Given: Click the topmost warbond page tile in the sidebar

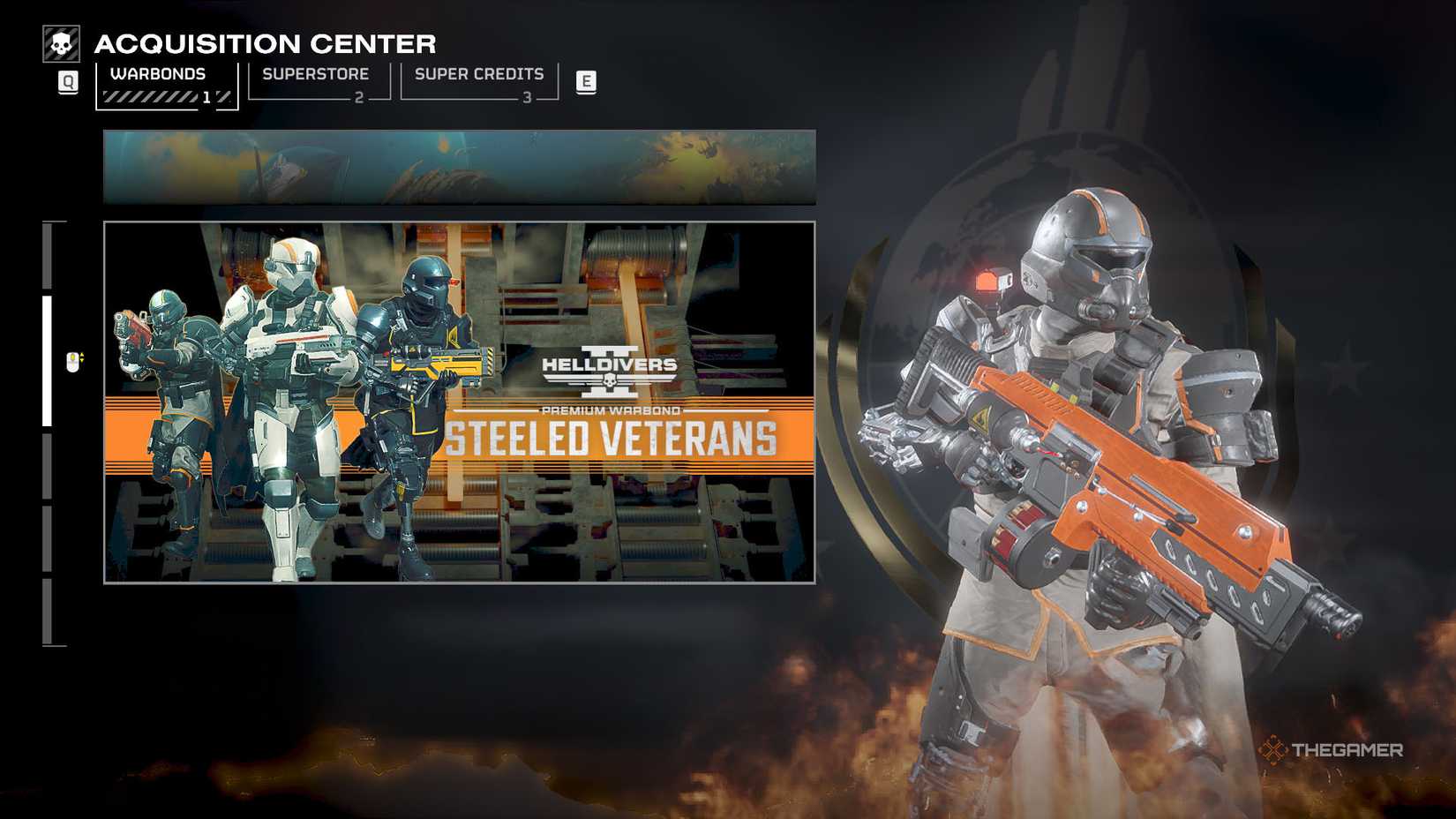Looking at the screenshot, I should 49,256.
